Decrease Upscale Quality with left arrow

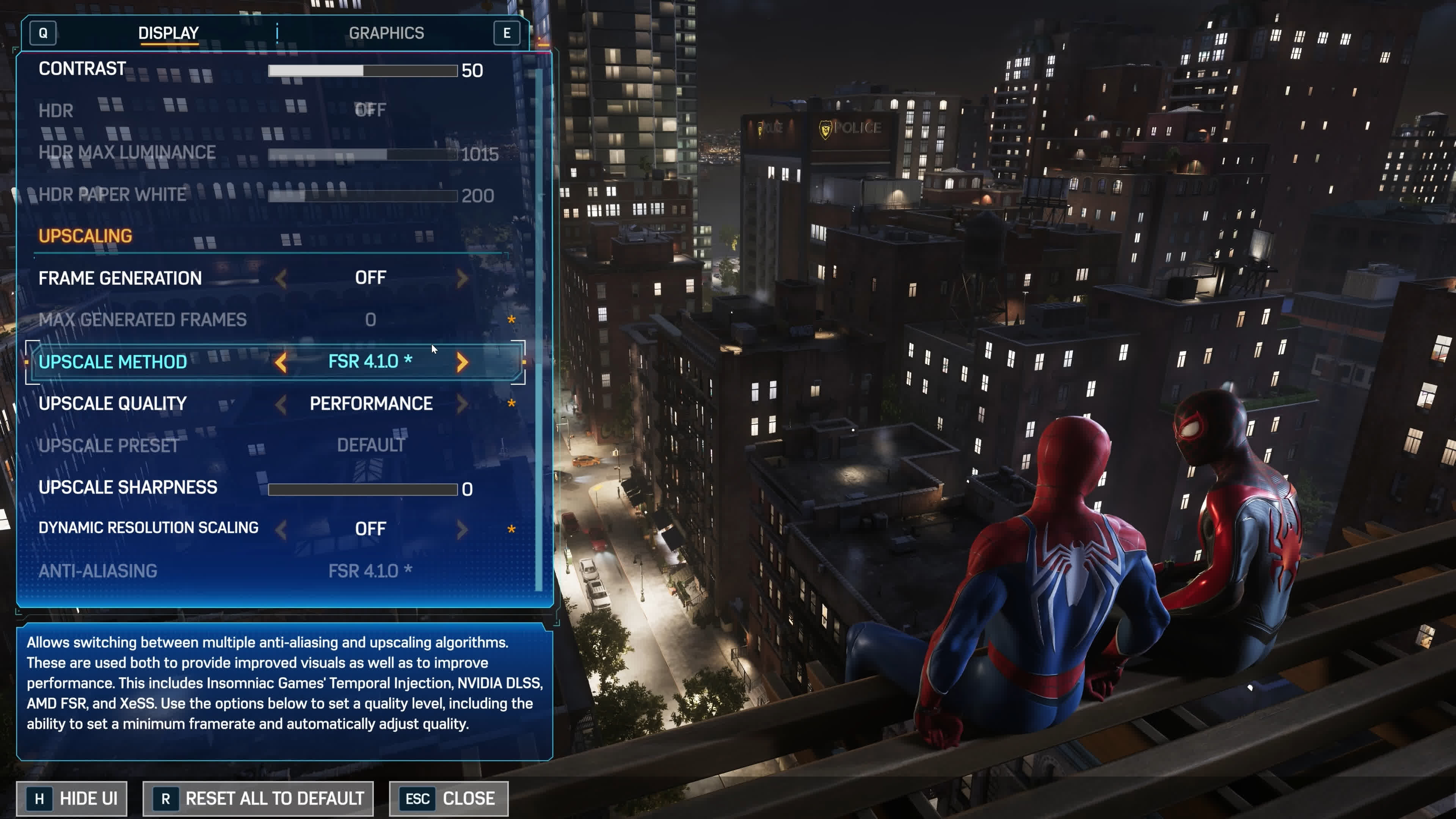(x=281, y=403)
